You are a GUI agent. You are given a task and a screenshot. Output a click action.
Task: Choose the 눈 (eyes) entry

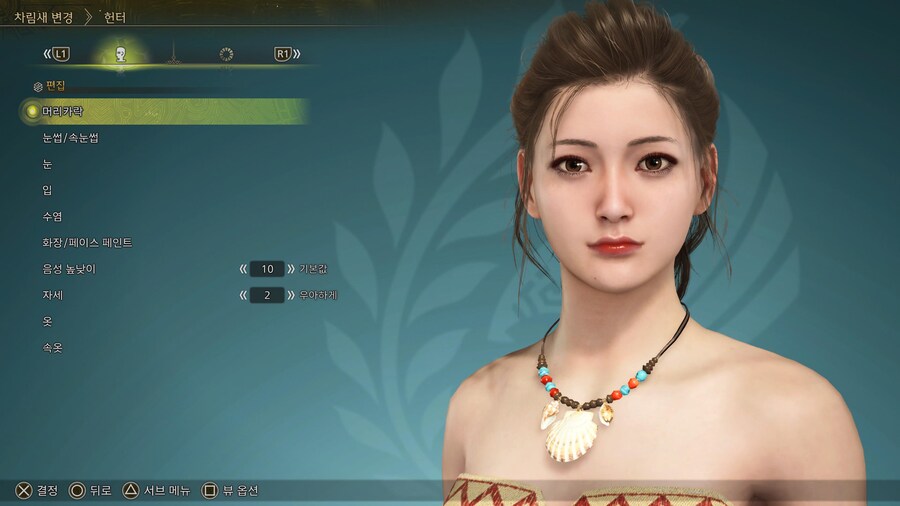[48, 164]
